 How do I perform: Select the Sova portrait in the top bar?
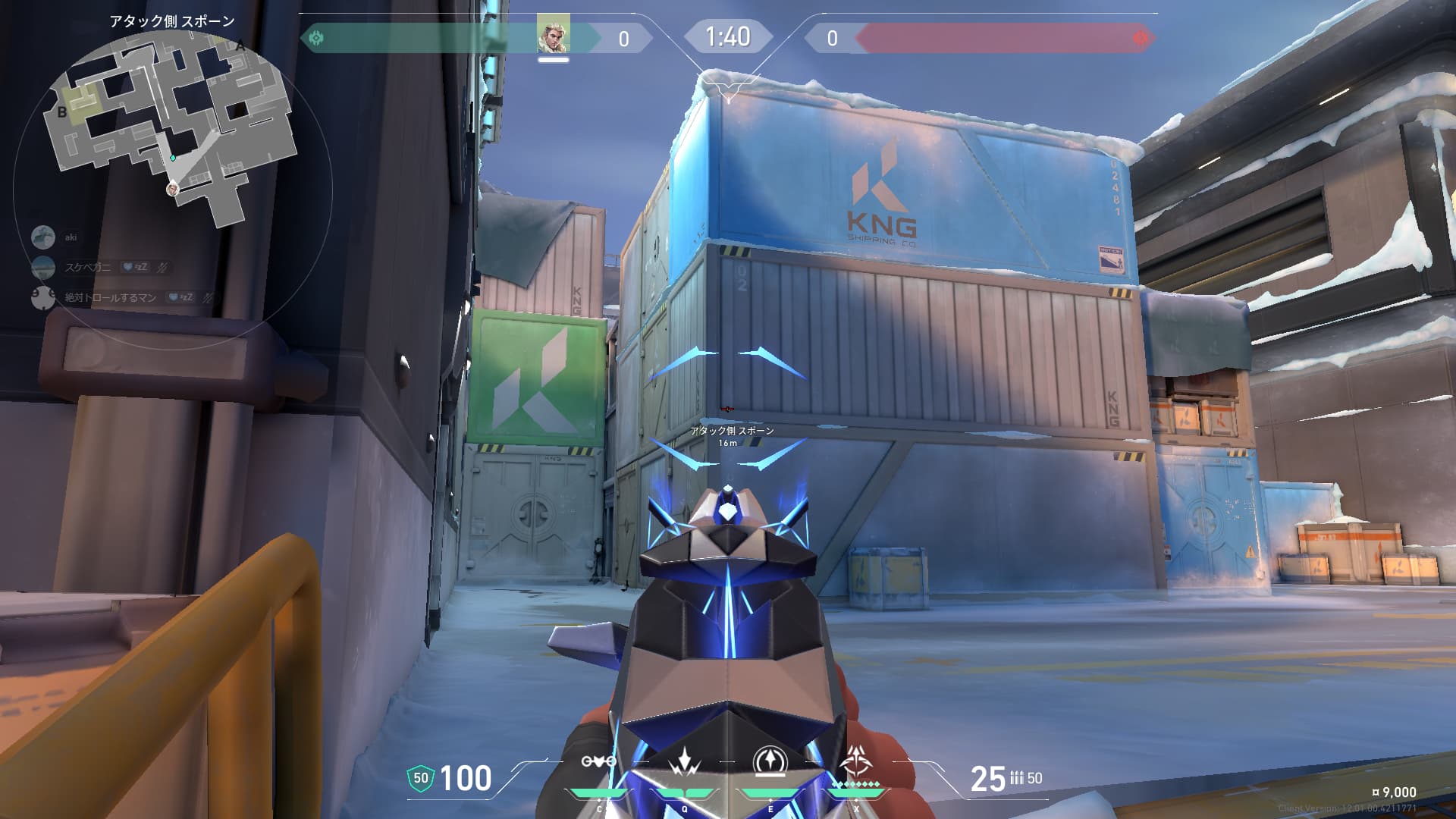click(553, 36)
